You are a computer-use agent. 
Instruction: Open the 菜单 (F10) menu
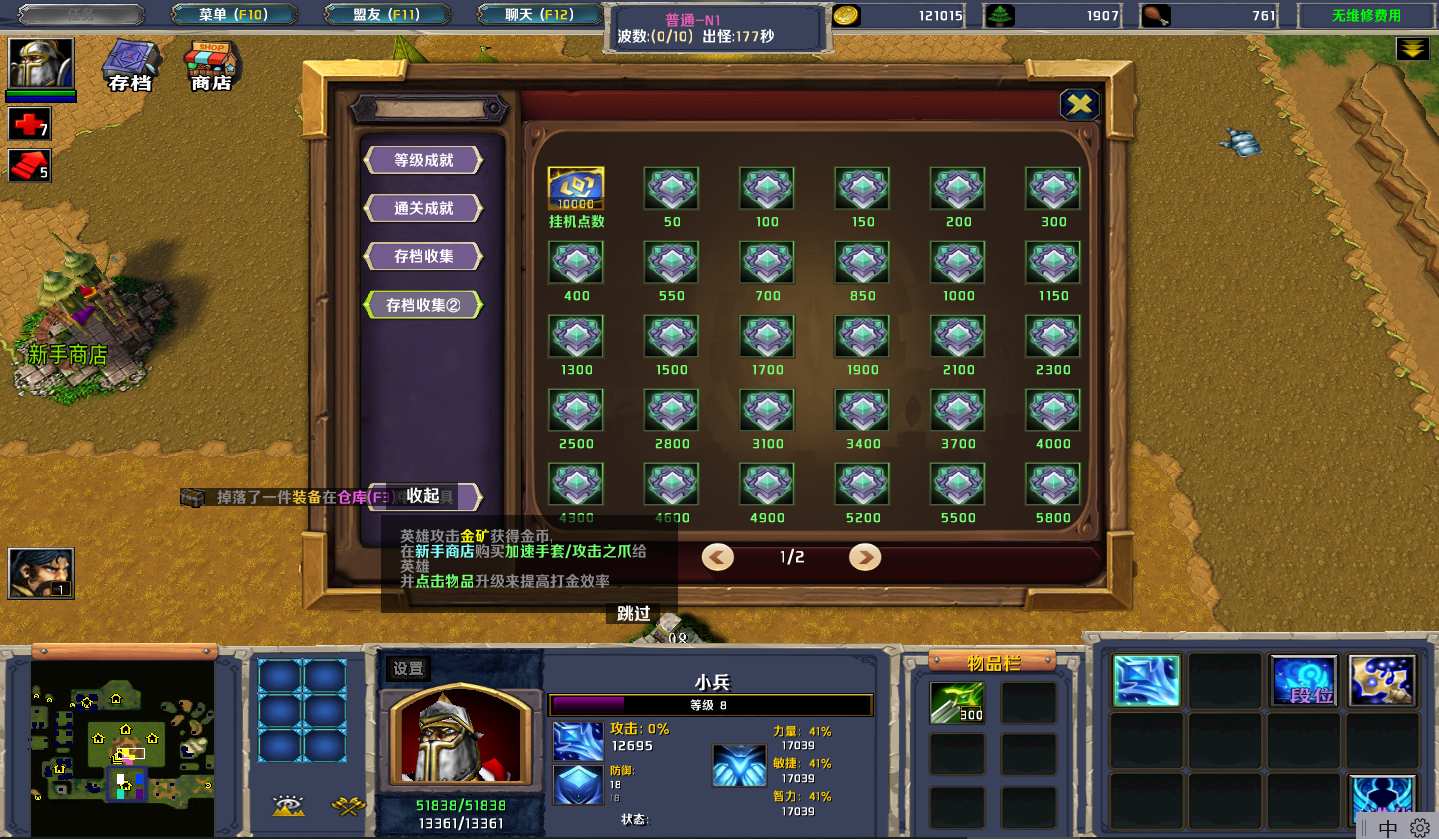coord(233,15)
